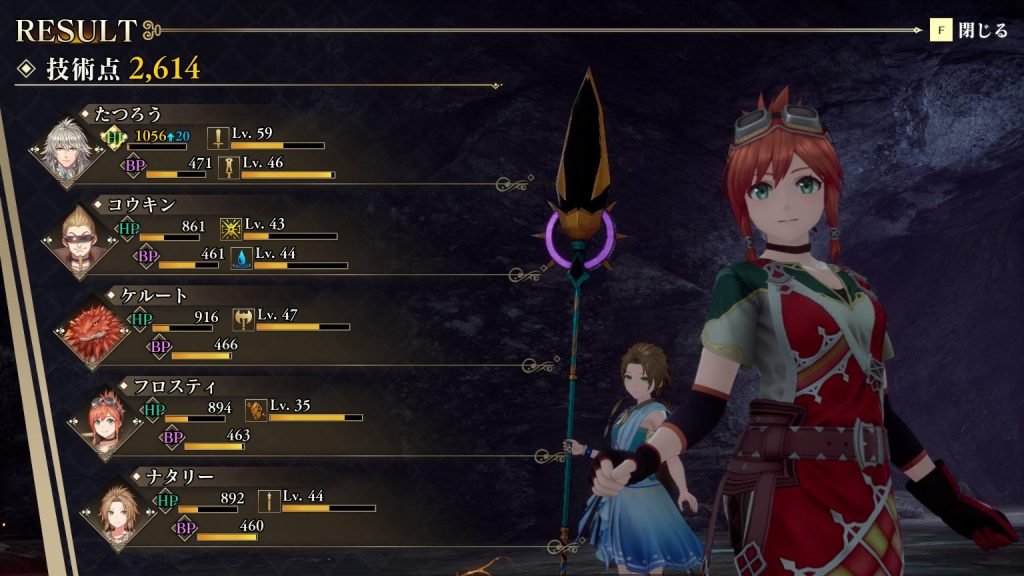
Task: Select たつろう's silver-haired portrait
Action: pyautogui.click(x=67, y=152)
